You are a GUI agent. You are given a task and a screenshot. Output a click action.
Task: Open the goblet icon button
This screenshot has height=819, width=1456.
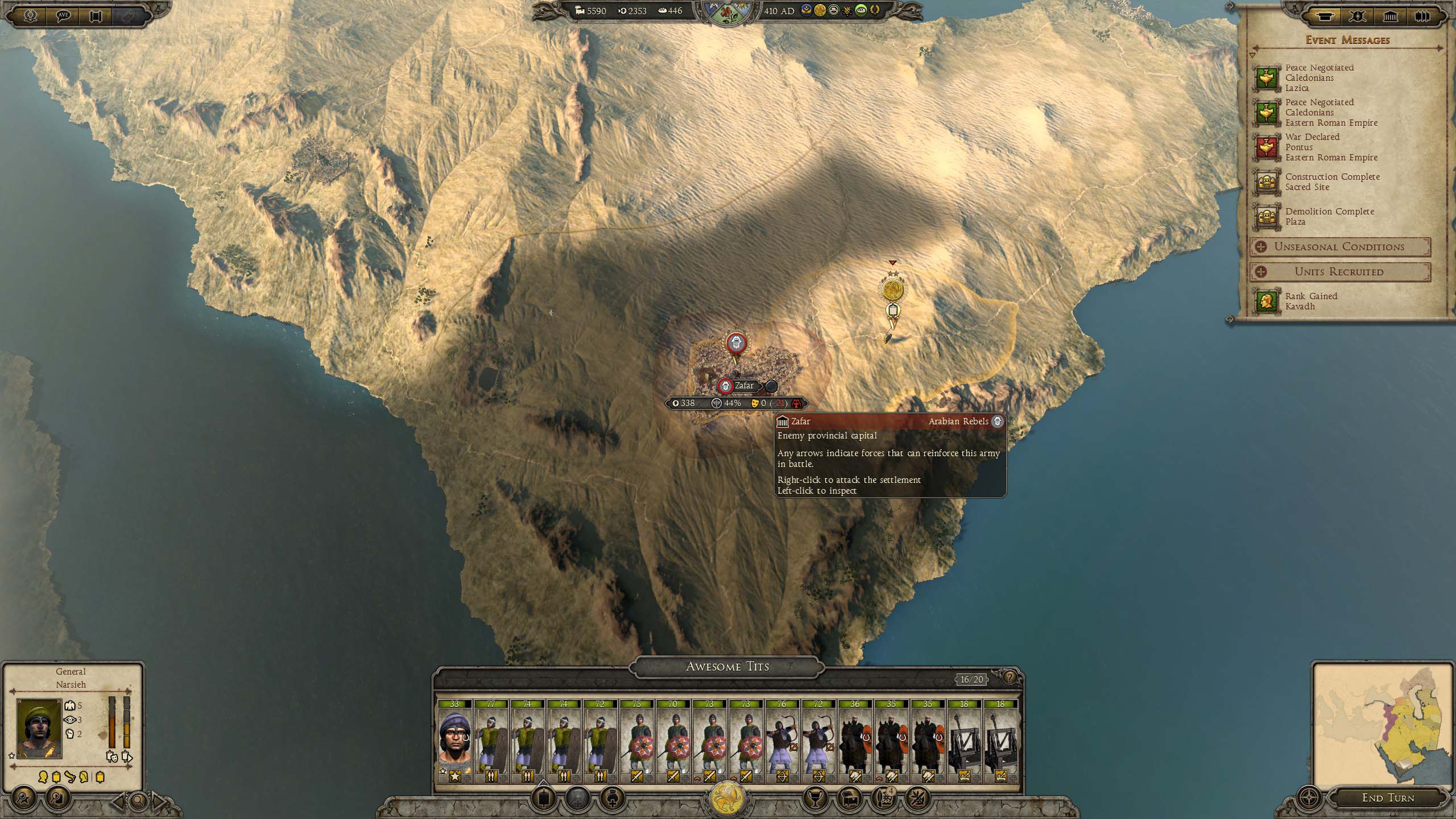tap(814, 798)
